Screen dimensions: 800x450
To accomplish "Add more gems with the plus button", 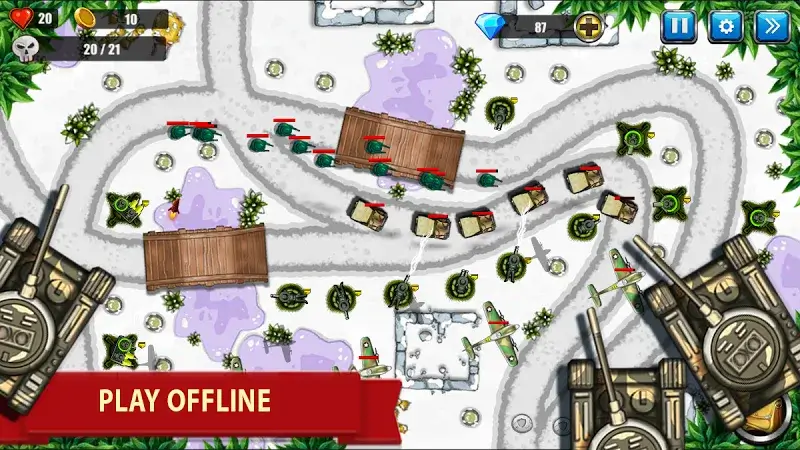I will [590, 27].
